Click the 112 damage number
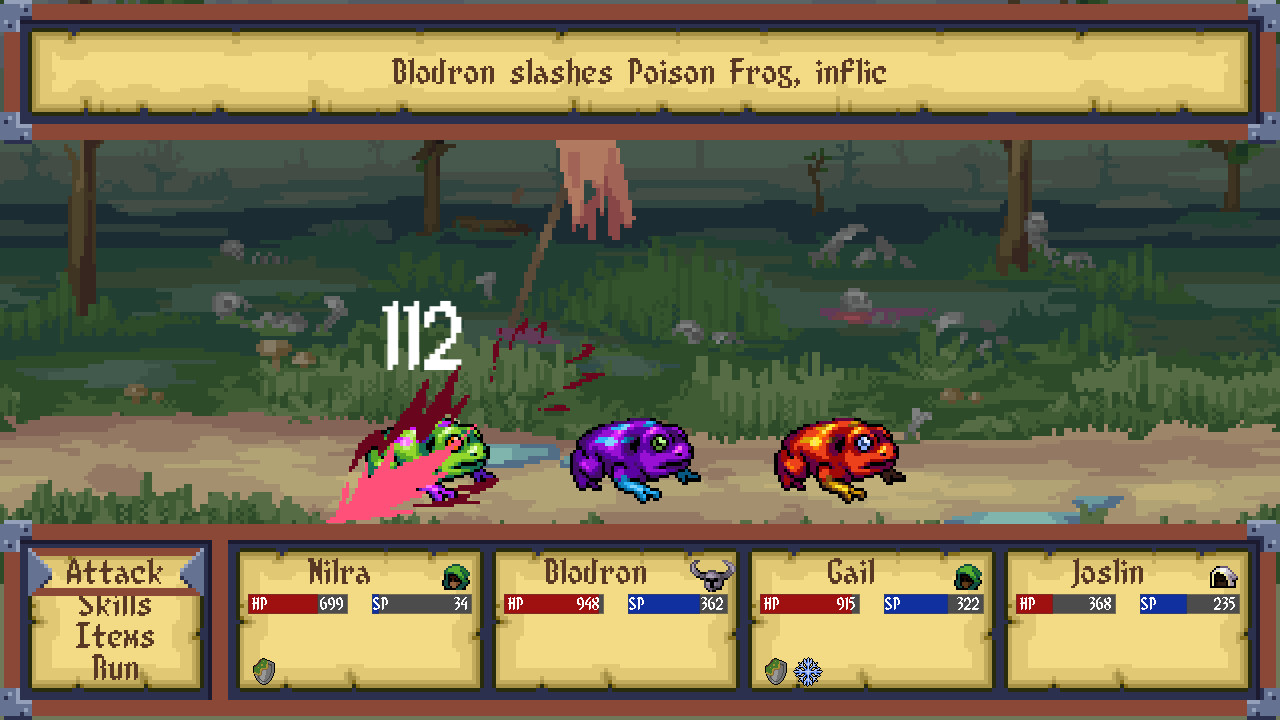This screenshot has width=1280, height=720. [421, 335]
